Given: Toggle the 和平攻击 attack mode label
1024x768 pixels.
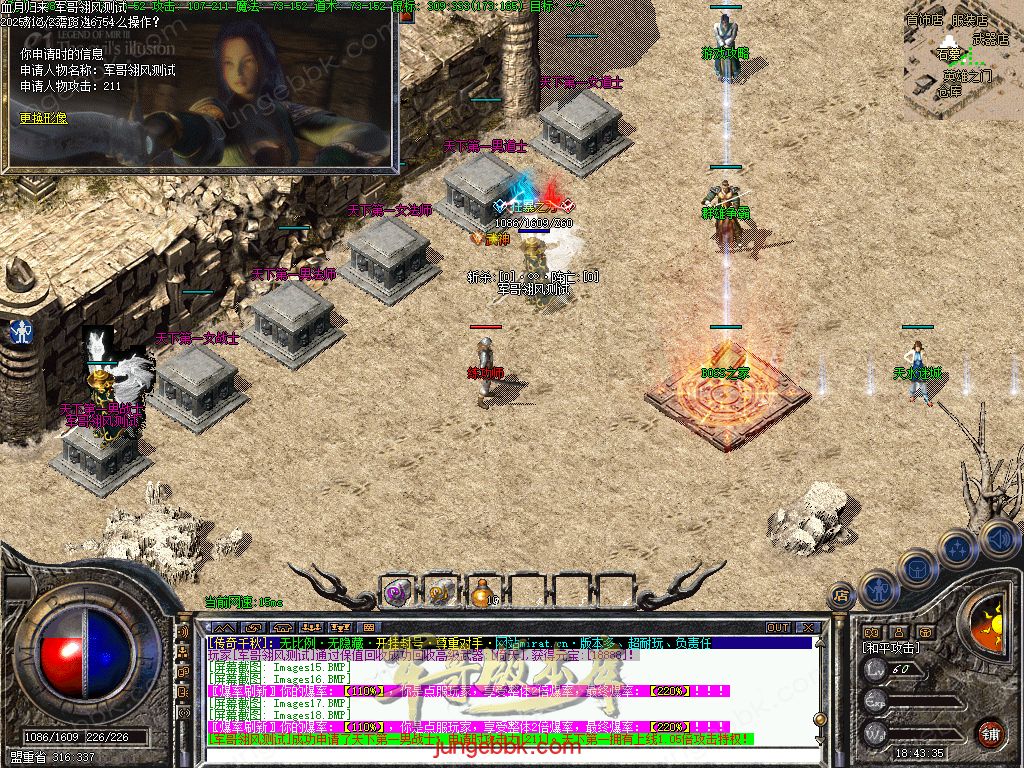Looking at the screenshot, I should point(890,648).
